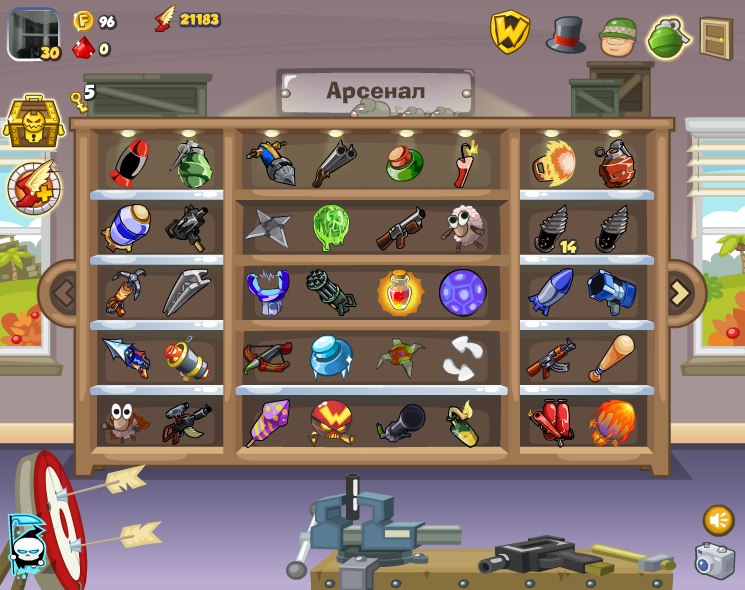The height and width of the screenshot is (590, 745).
Task: Pick the red dynamite stick
Action: pos(465,163)
